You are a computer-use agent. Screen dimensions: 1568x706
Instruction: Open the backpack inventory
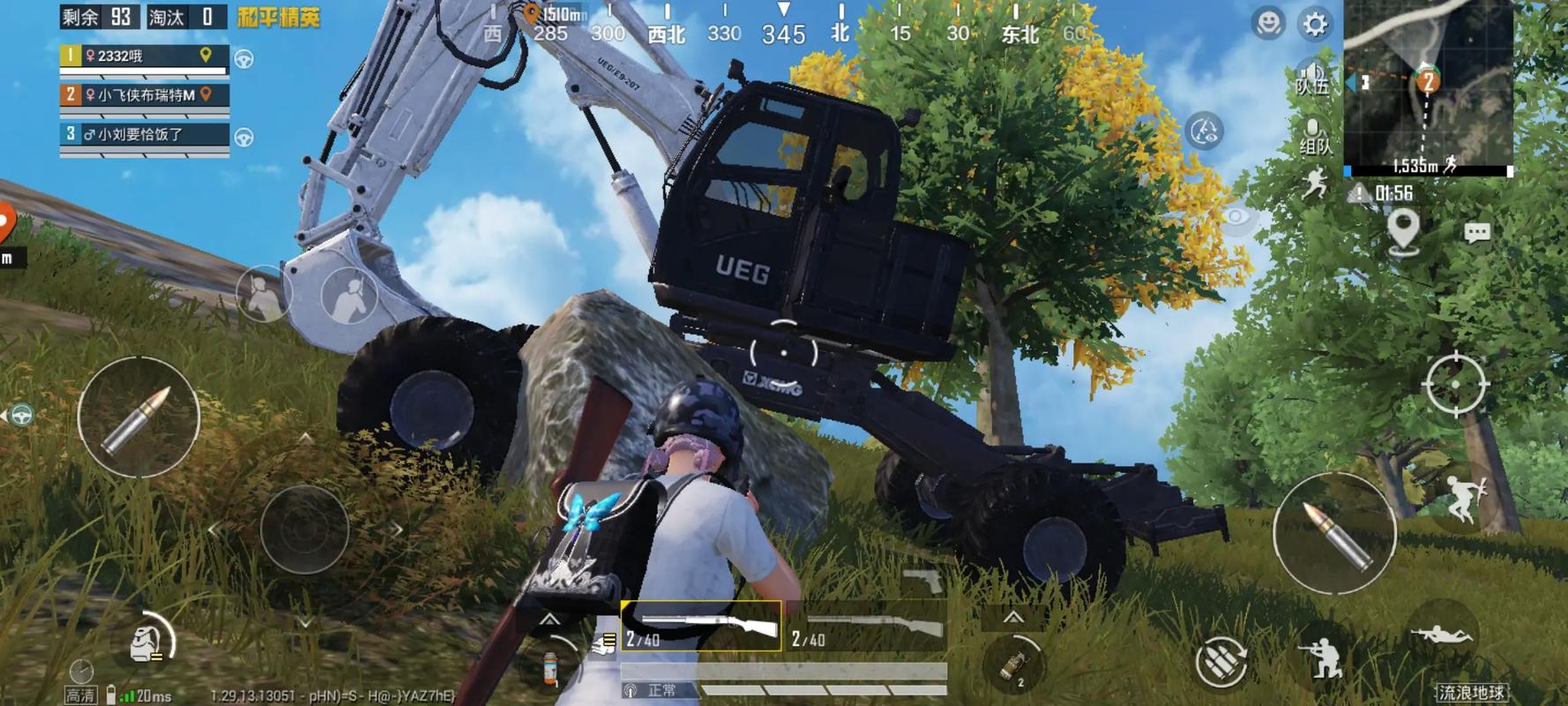[147, 642]
